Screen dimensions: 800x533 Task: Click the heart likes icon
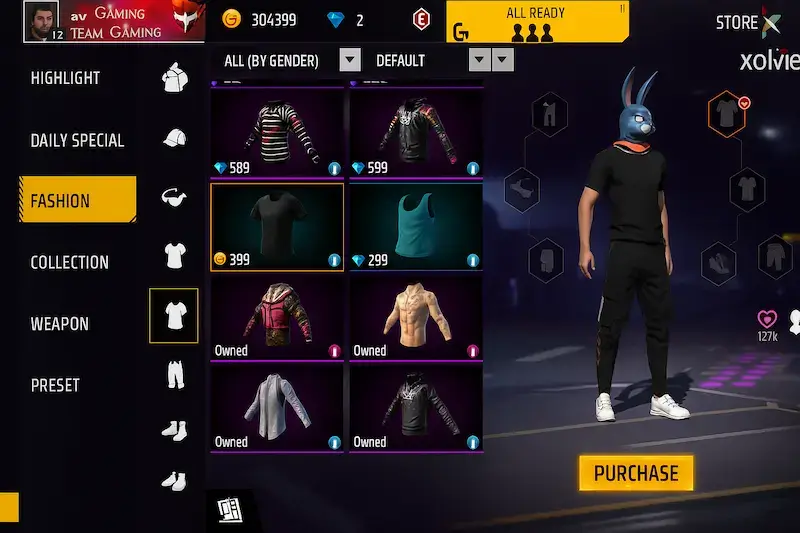767,319
